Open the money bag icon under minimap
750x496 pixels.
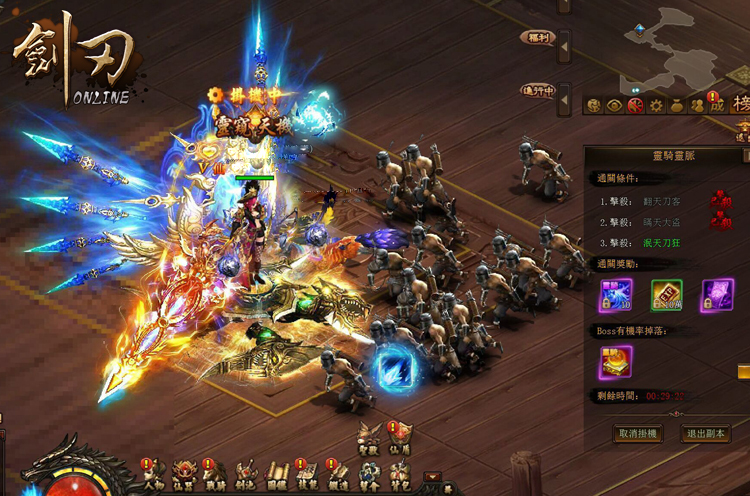click(675, 105)
